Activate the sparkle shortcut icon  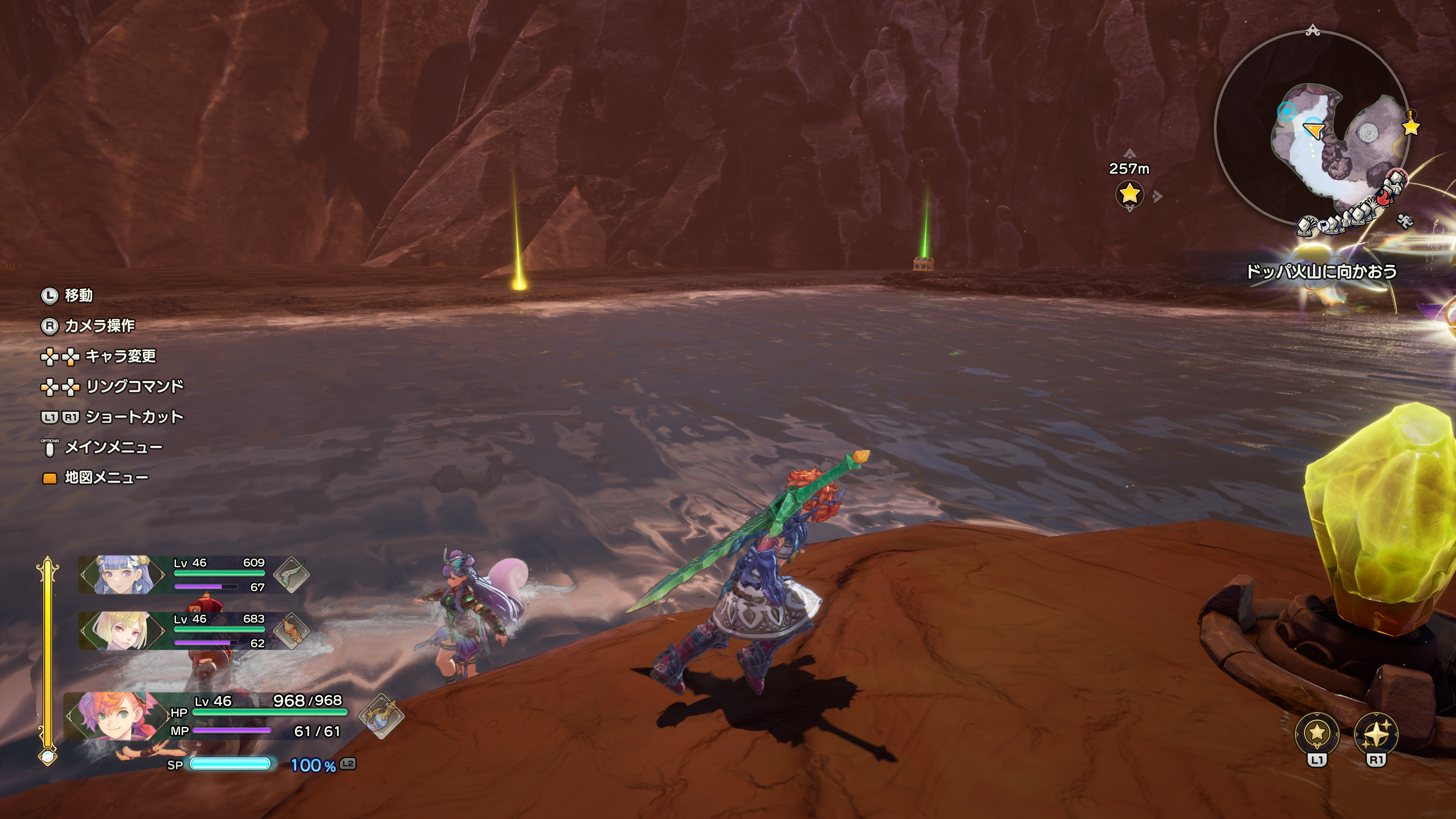pyautogui.click(x=1376, y=733)
